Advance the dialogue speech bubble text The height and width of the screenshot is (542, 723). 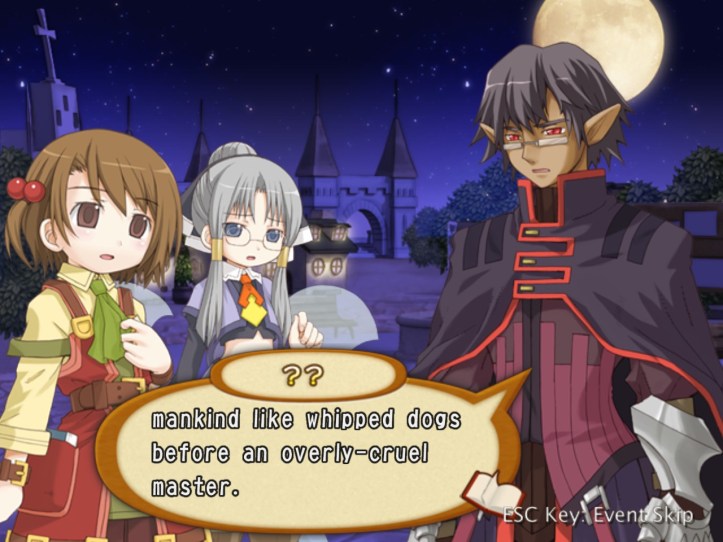tap(300, 455)
